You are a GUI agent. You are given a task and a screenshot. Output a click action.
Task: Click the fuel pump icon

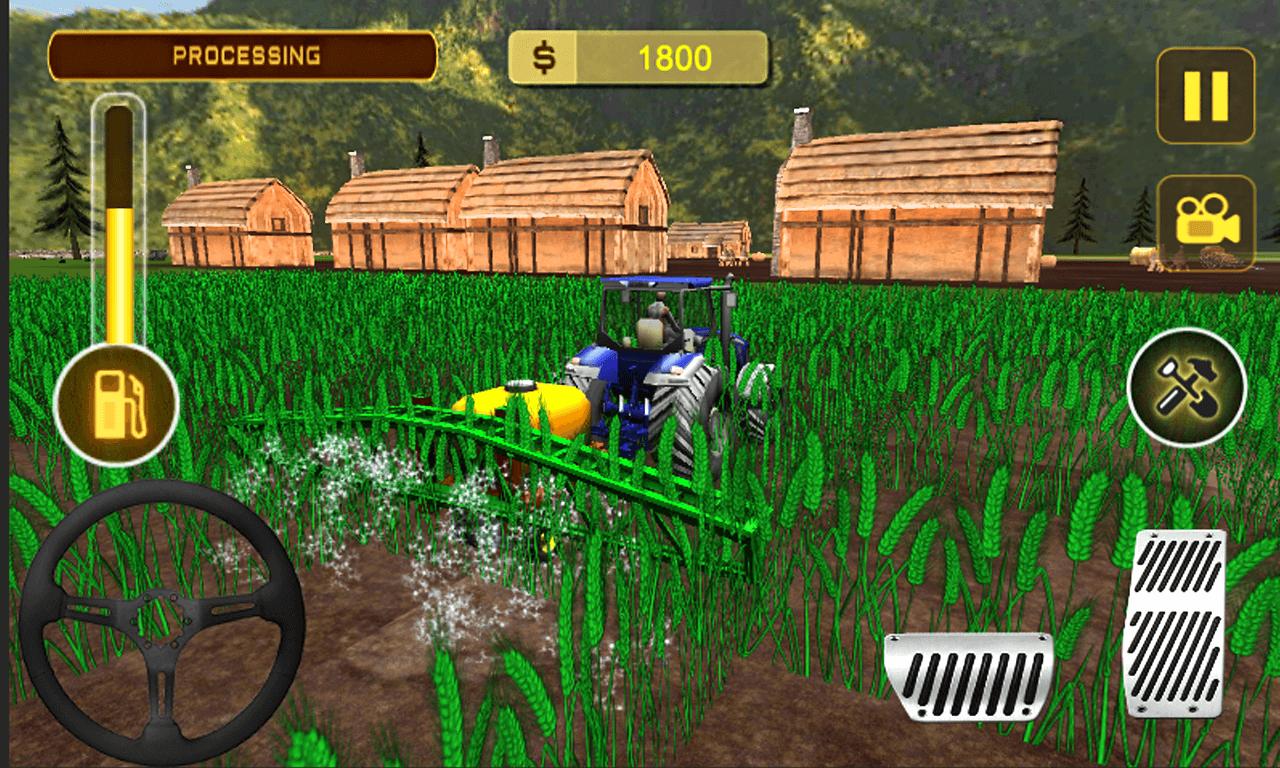pyautogui.click(x=116, y=406)
